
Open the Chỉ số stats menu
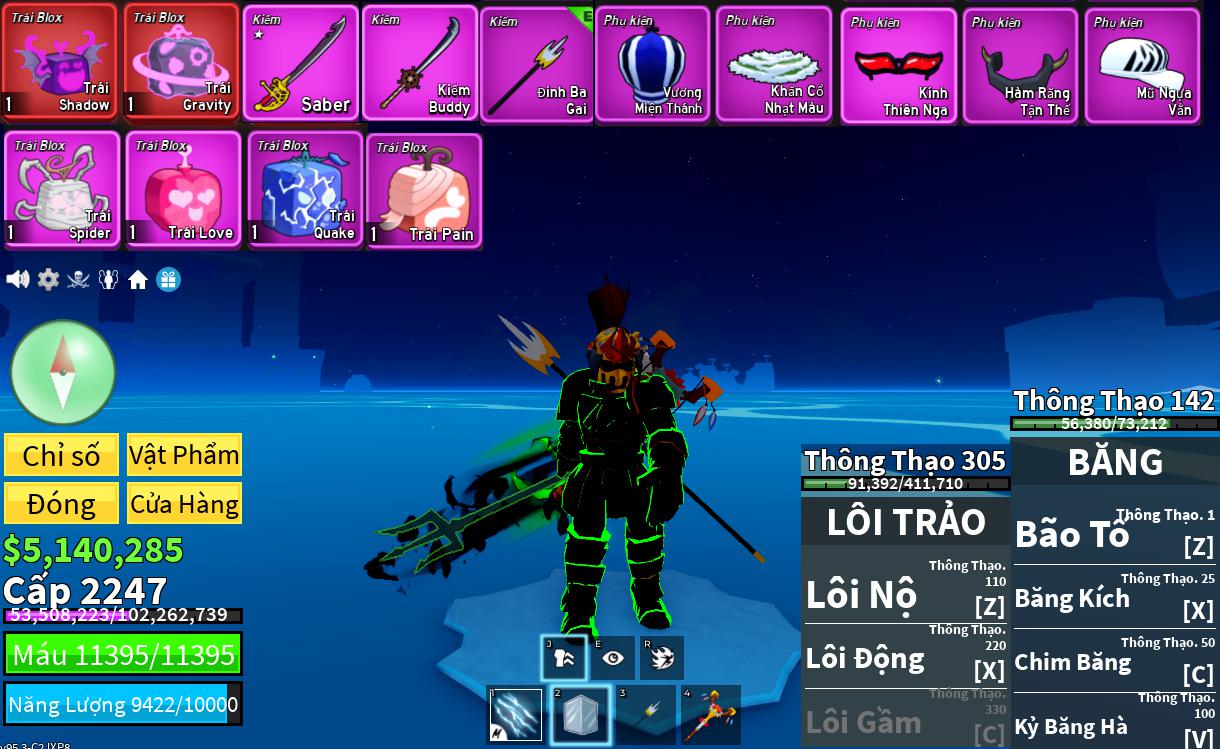click(61, 455)
